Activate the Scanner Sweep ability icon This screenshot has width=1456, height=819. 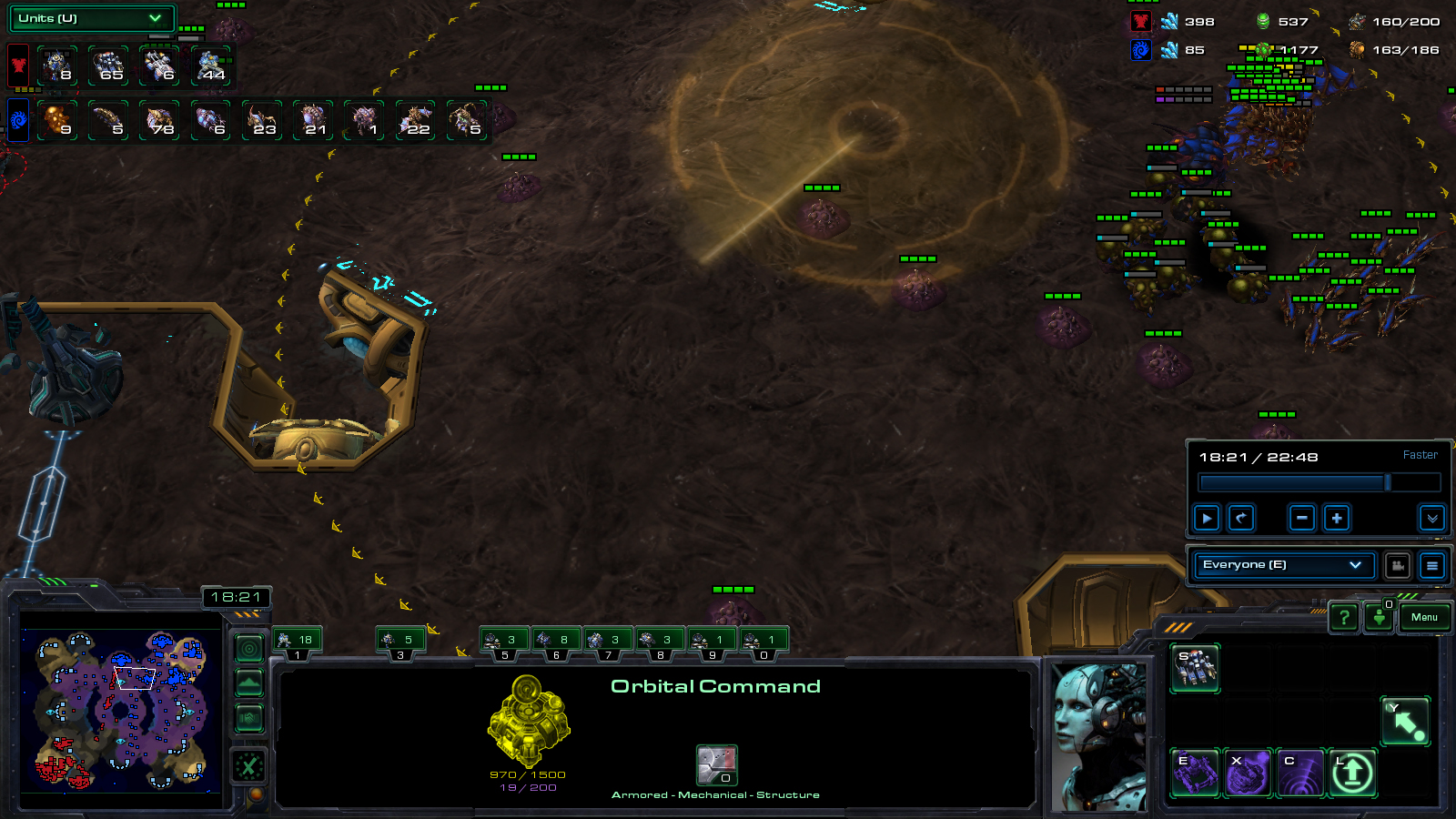pos(1300,773)
